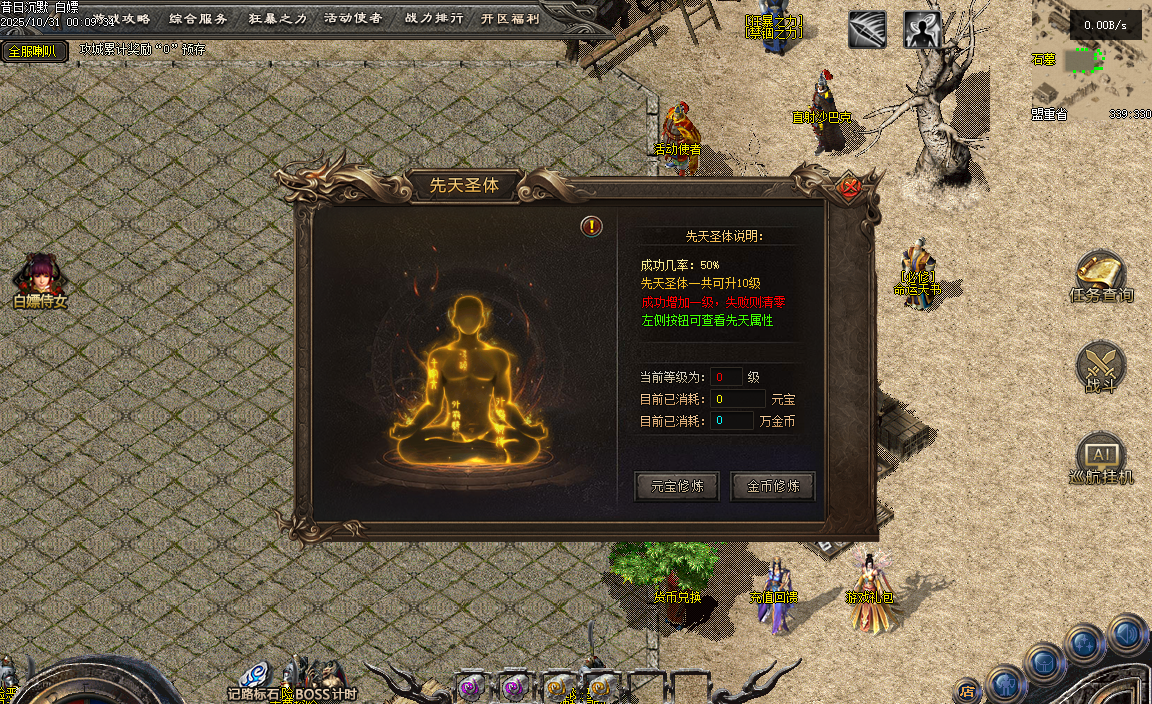Viewport: 1152px width, 704px height.
Task: Open the 开区福利 menu
Action: click(509, 18)
